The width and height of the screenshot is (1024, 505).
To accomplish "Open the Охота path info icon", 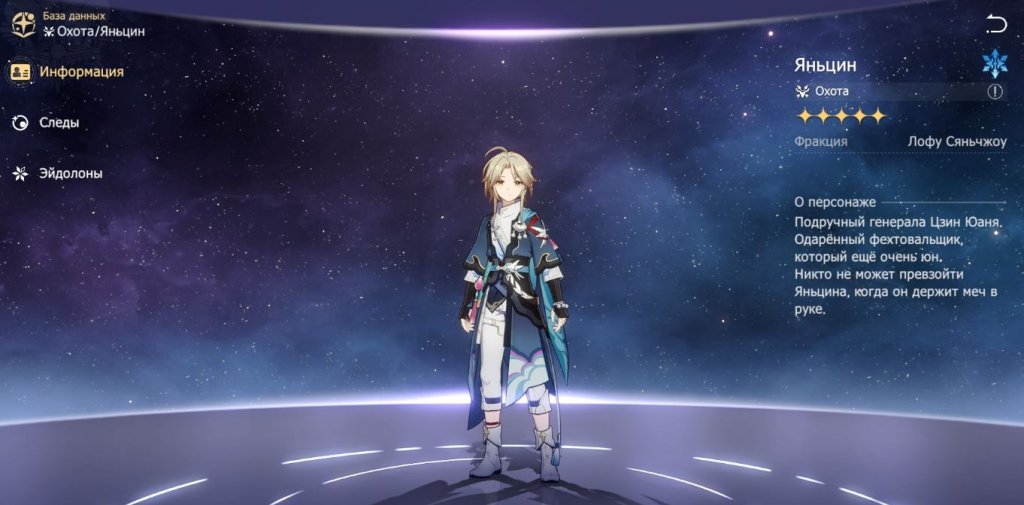I will click(995, 91).
